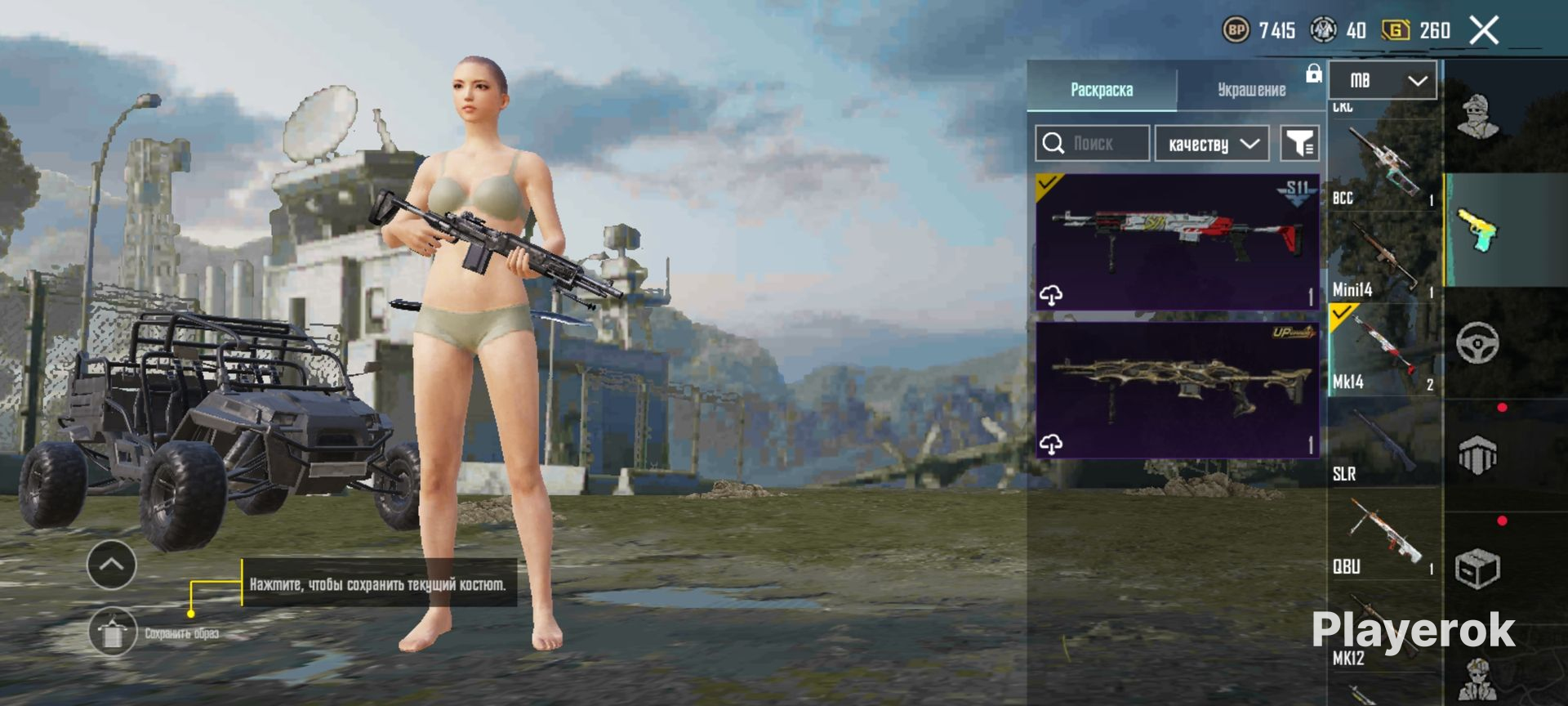
Task: Open the Украшение tab
Action: pyautogui.click(x=1251, y=89)
